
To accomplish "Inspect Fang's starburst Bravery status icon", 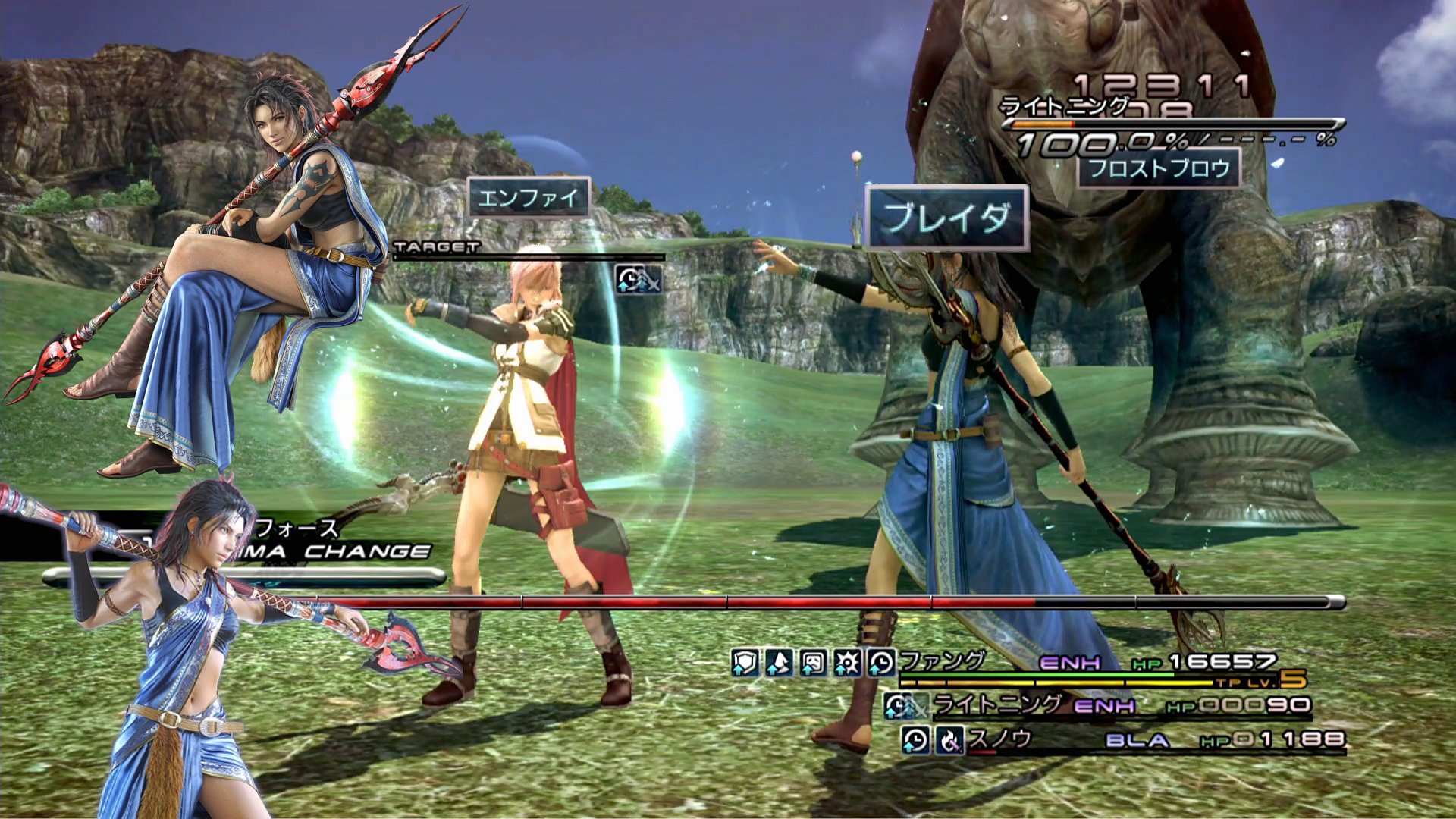I will pyautogui.click(x=847, y=663).
